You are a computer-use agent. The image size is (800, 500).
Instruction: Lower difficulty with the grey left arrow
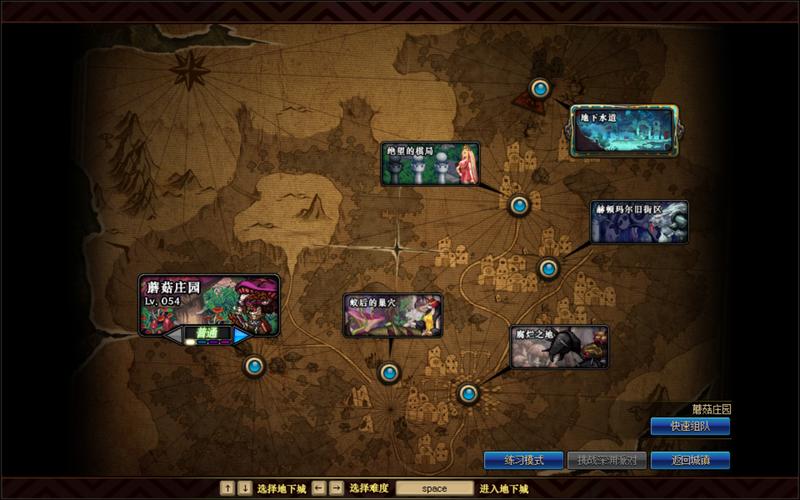174,336
